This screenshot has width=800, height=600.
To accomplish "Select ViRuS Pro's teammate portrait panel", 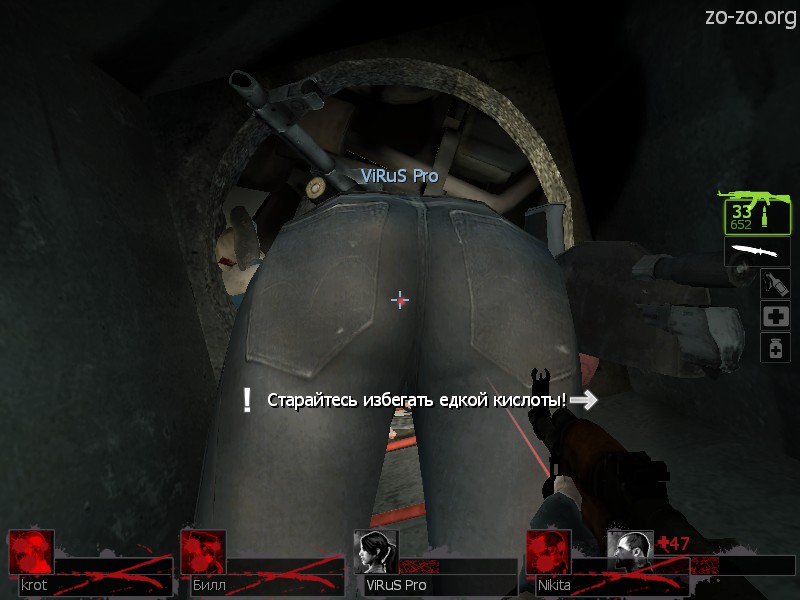I will coord(434,565).
